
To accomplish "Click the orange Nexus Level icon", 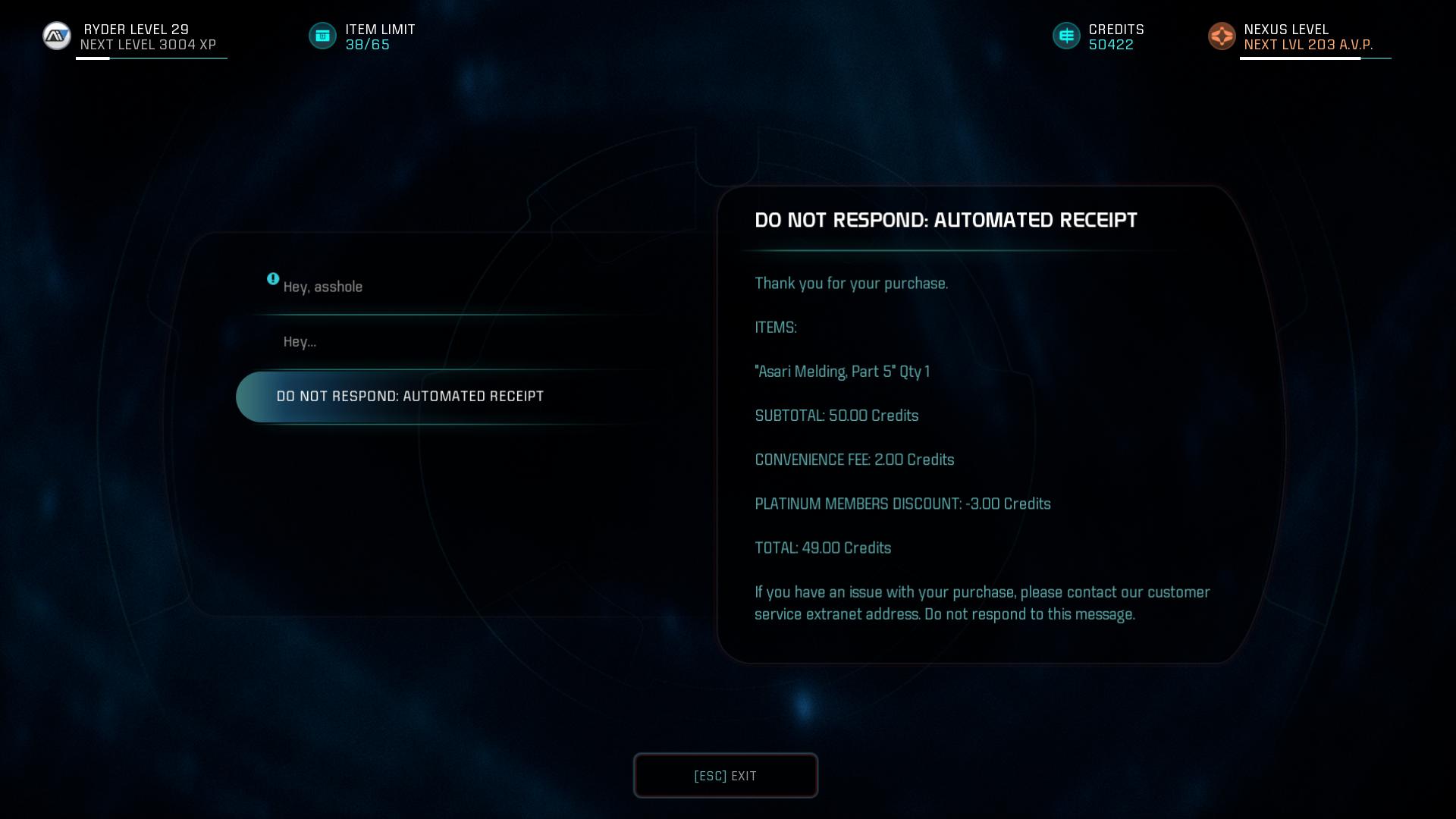I will (1222, 36).
